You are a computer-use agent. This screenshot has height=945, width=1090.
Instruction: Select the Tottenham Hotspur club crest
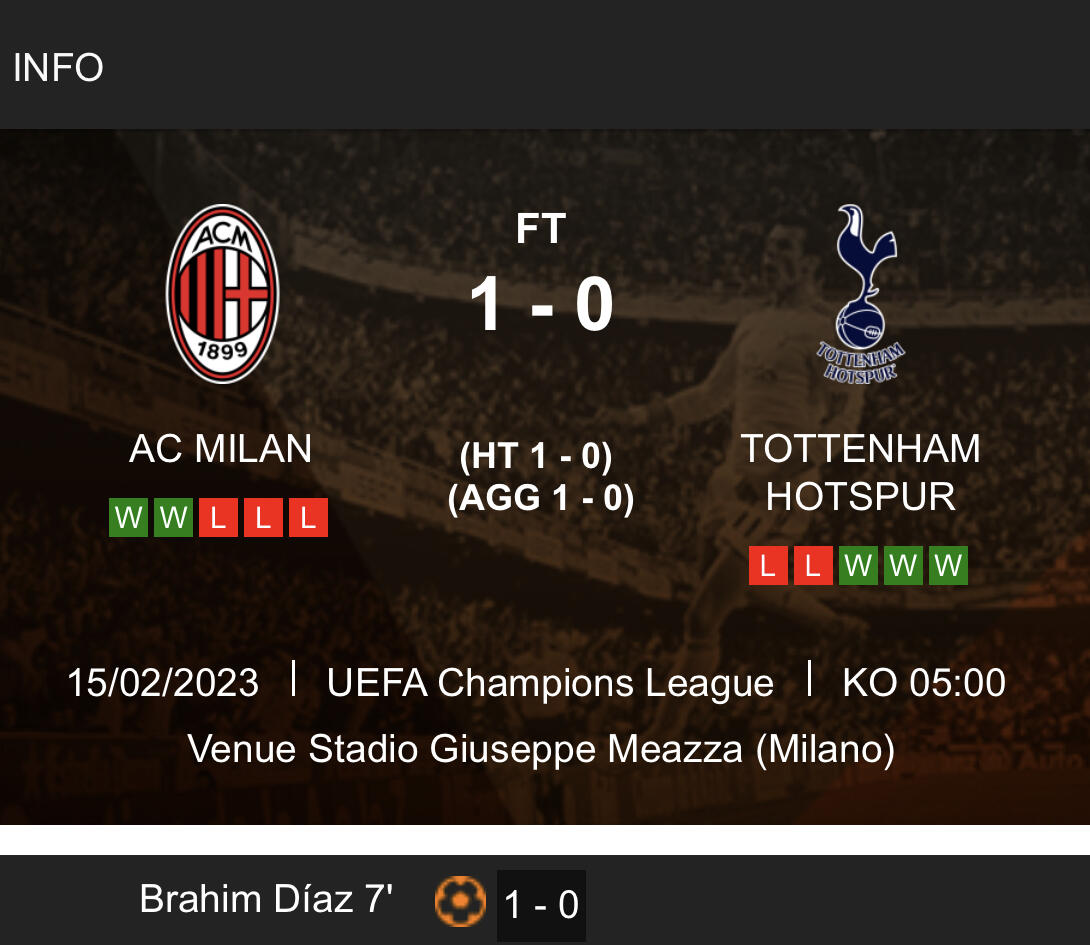pos(861,293)
